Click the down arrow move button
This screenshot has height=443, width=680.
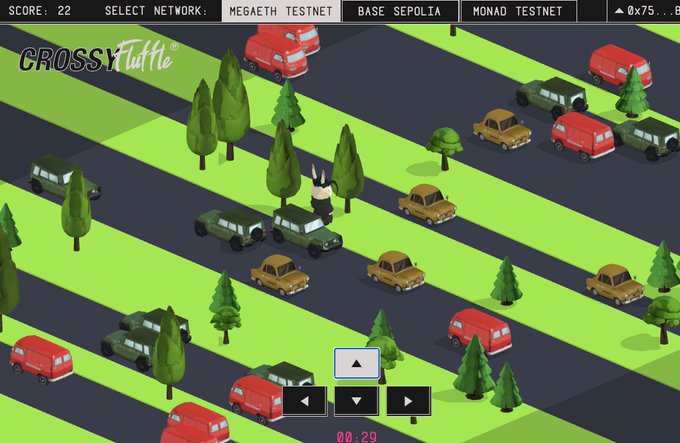pos(357,401)
